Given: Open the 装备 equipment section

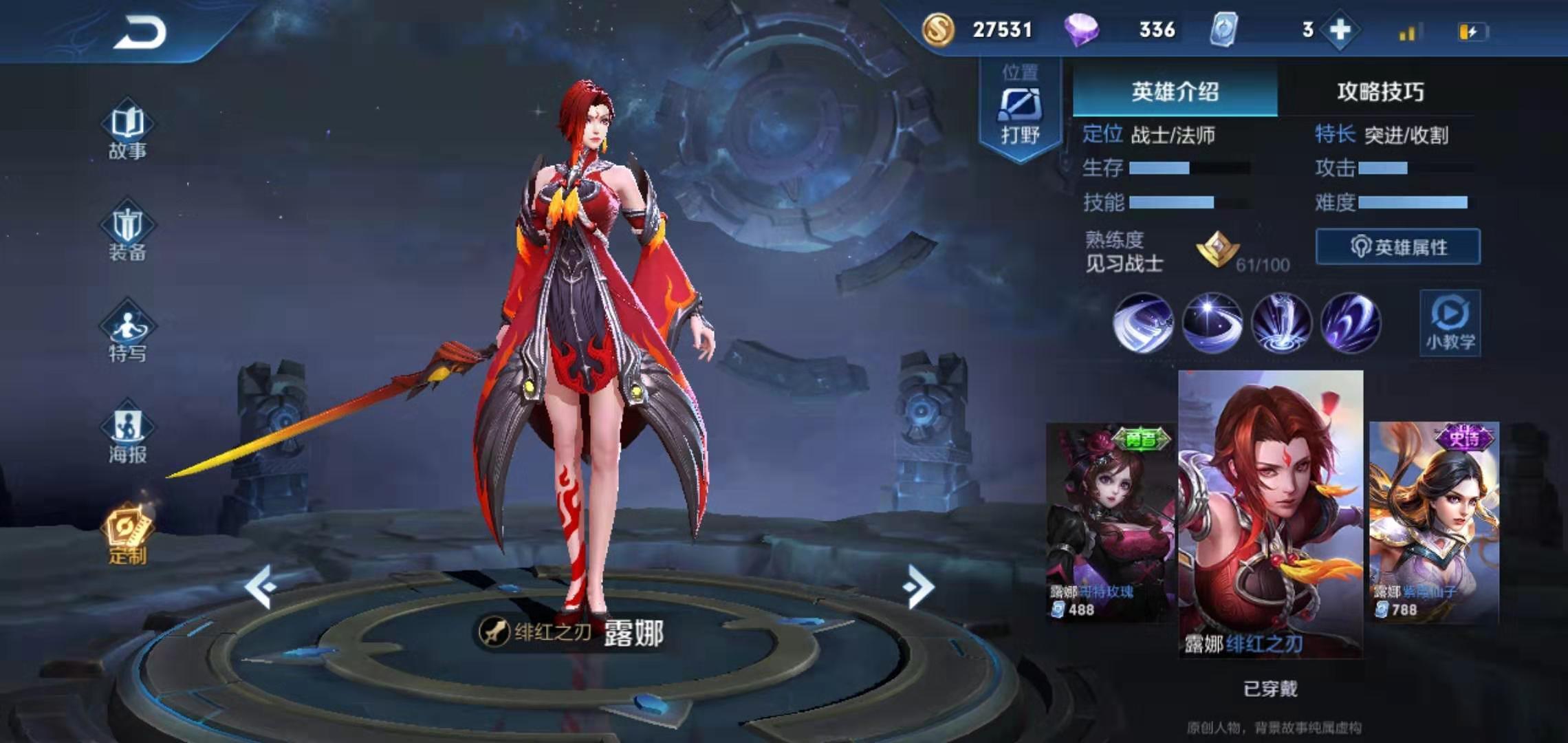Looking at the screenshot, I should coord(127,234).
